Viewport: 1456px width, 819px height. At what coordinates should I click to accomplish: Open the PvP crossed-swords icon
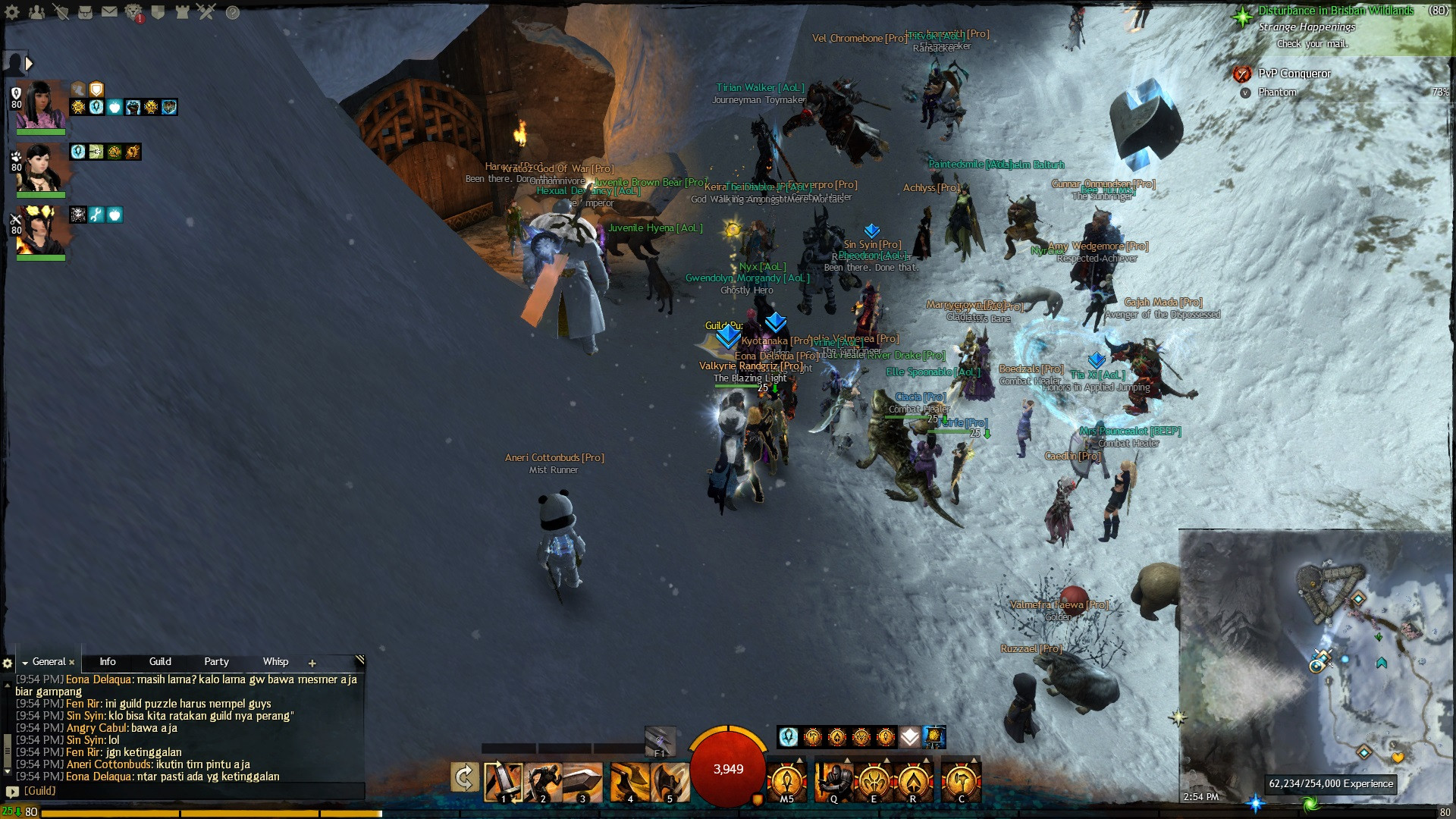pos(205,11)
